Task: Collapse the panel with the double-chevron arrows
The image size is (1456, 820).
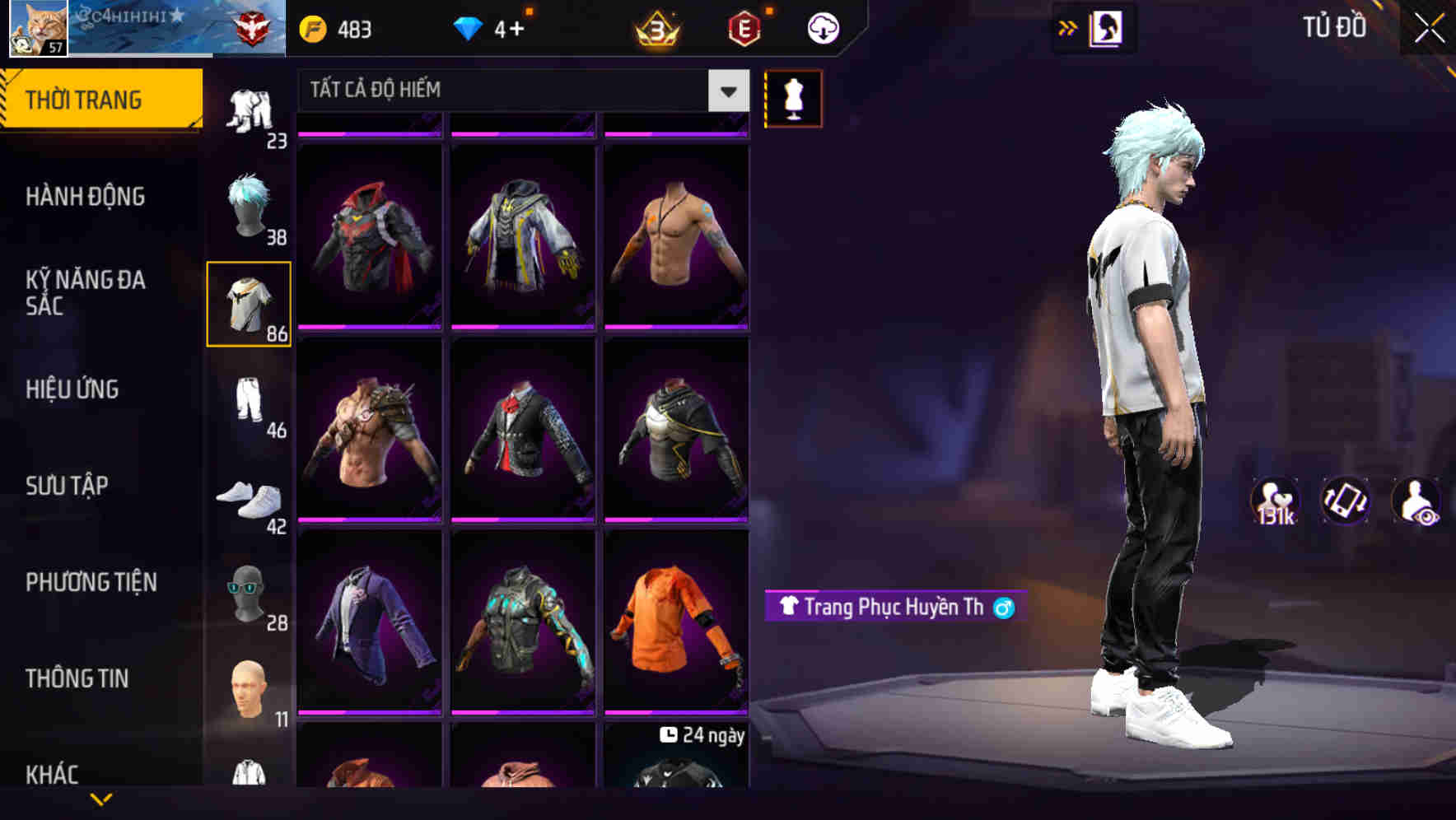Action: point(1068,27)
